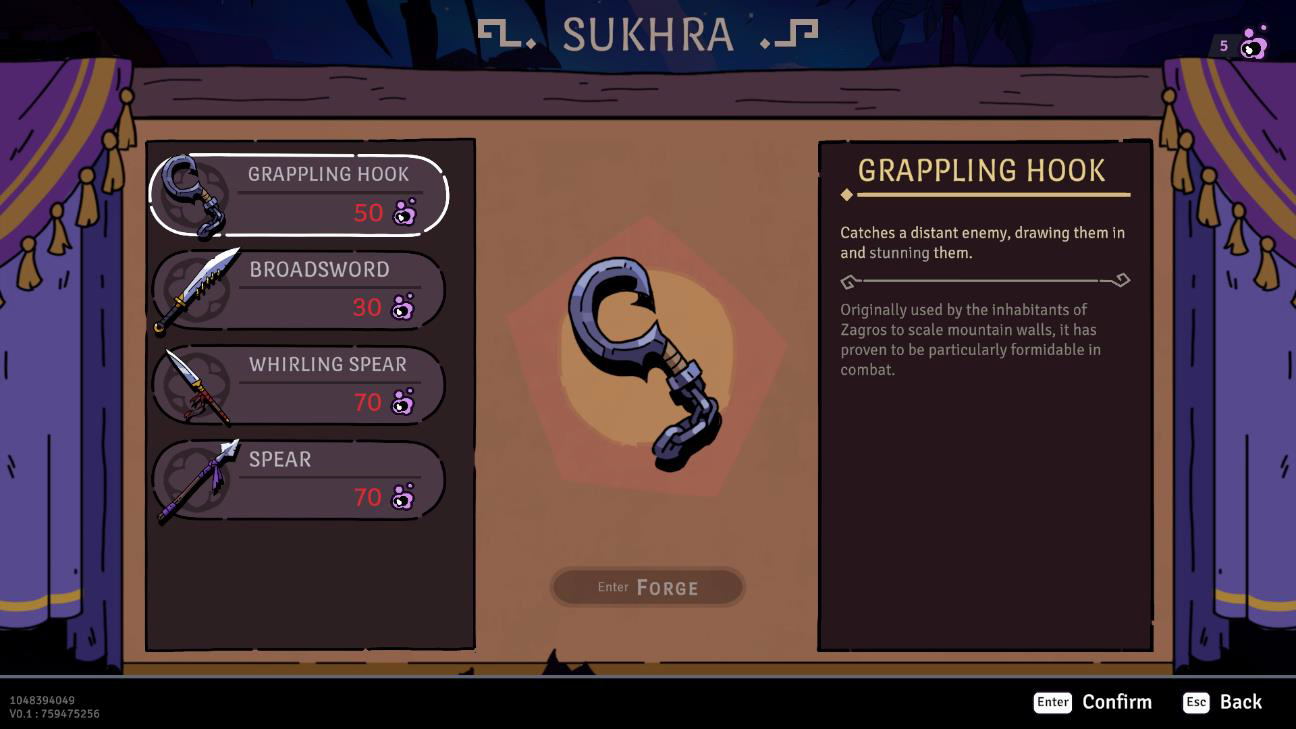
Task: Choose the Broadsword from the forge list
Action: click(300, 290)
